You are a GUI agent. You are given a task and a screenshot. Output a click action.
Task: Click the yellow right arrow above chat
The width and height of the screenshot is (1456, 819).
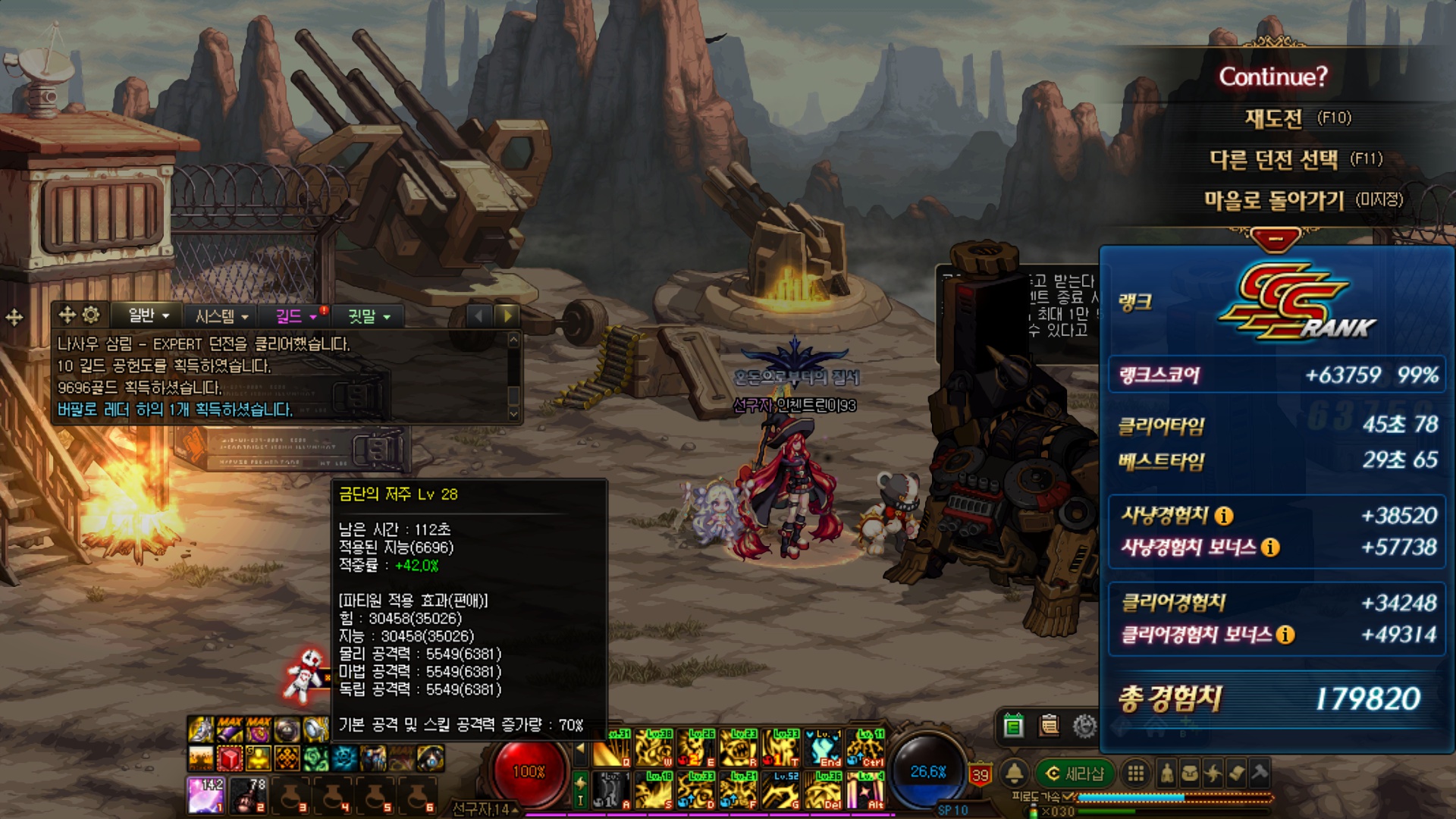tap(507, 315)
